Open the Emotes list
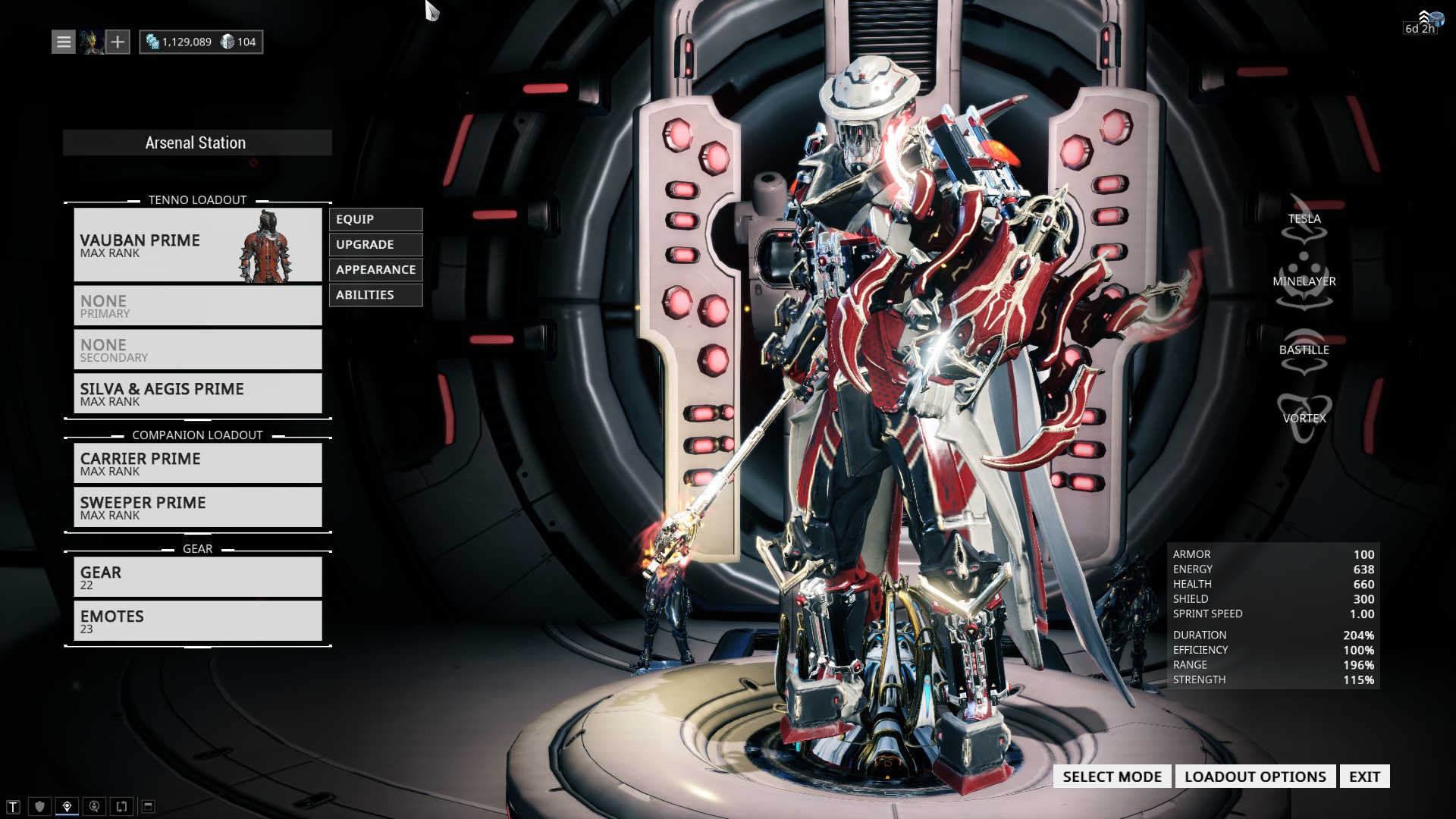1456x819 pixels. 197,621
